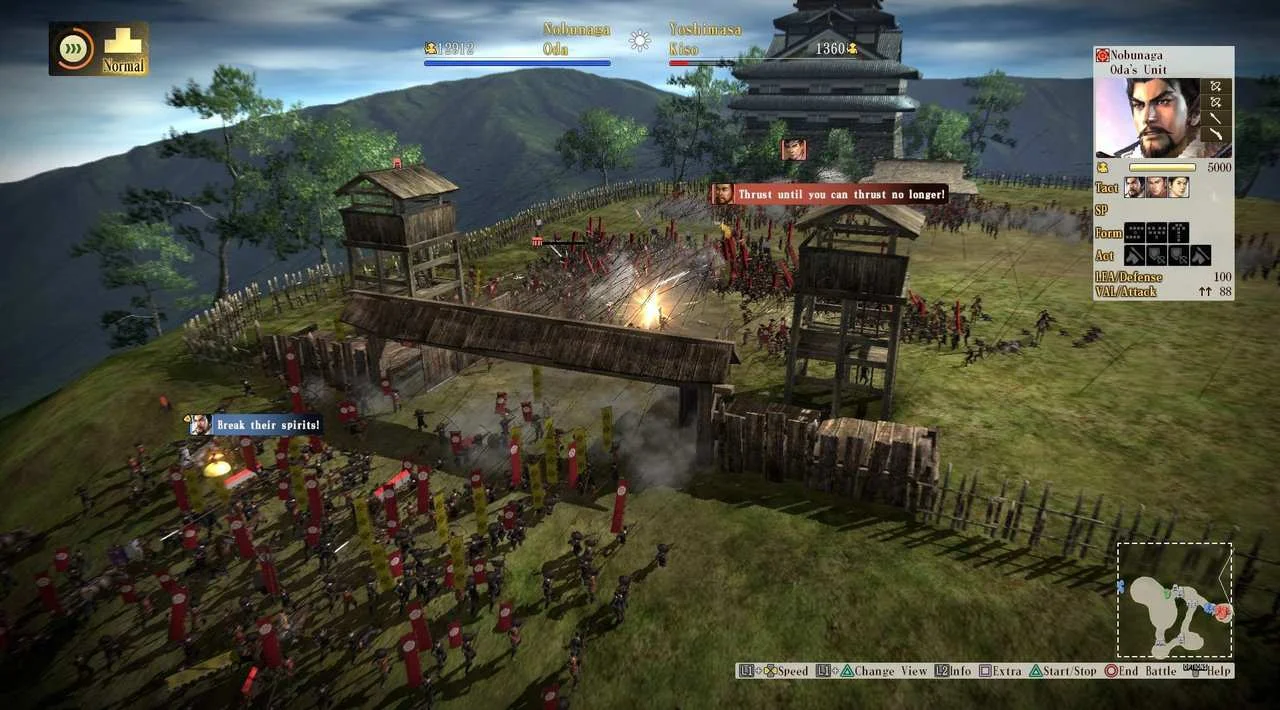Image resolution: width=1280 pixels, height=710 pixels.
Task: Select the leftmost formation icon in Form row
Action: (1134, 232)
